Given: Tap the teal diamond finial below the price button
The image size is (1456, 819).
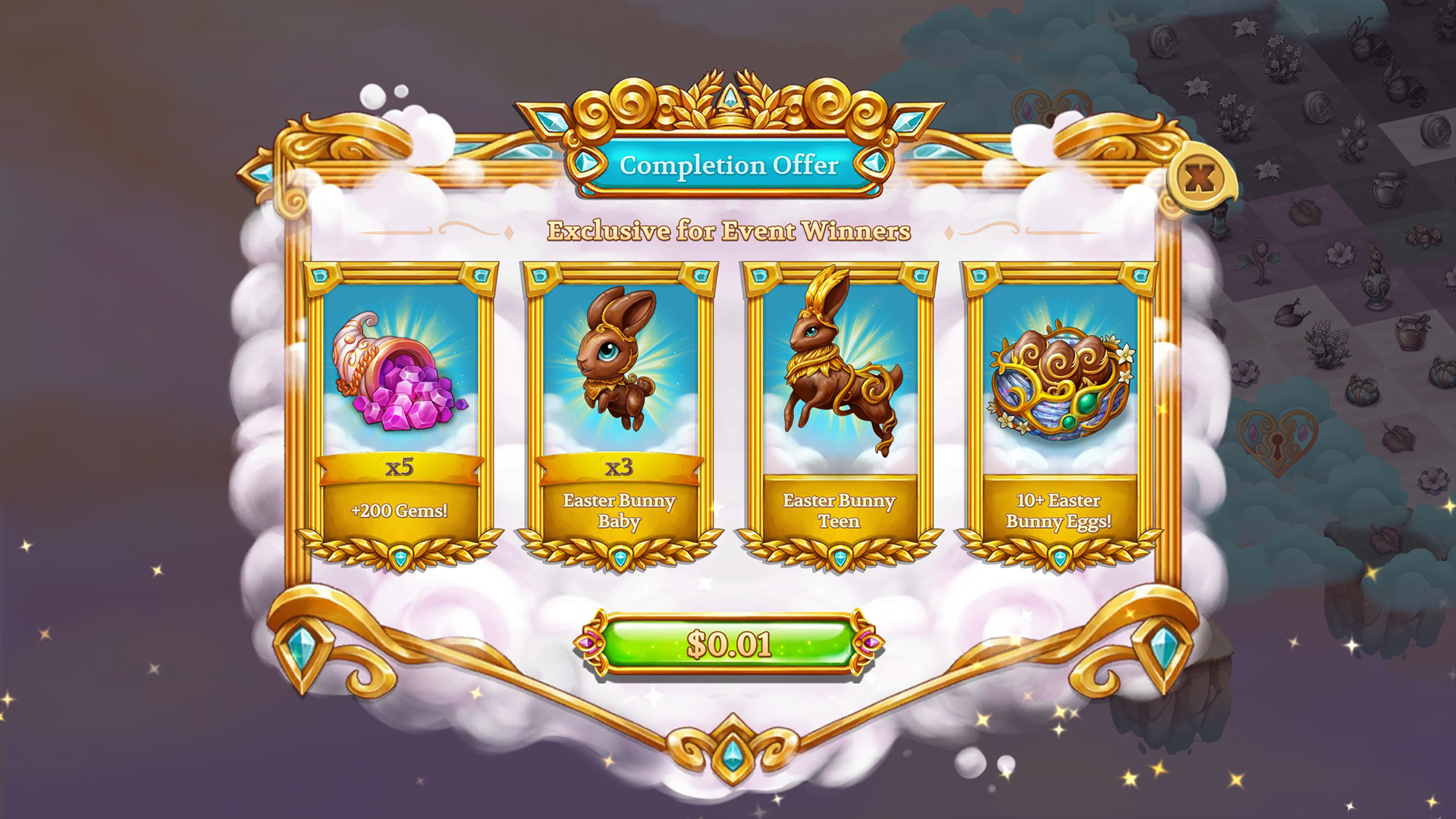Looking at the screenshot, I should coord(730,754).
